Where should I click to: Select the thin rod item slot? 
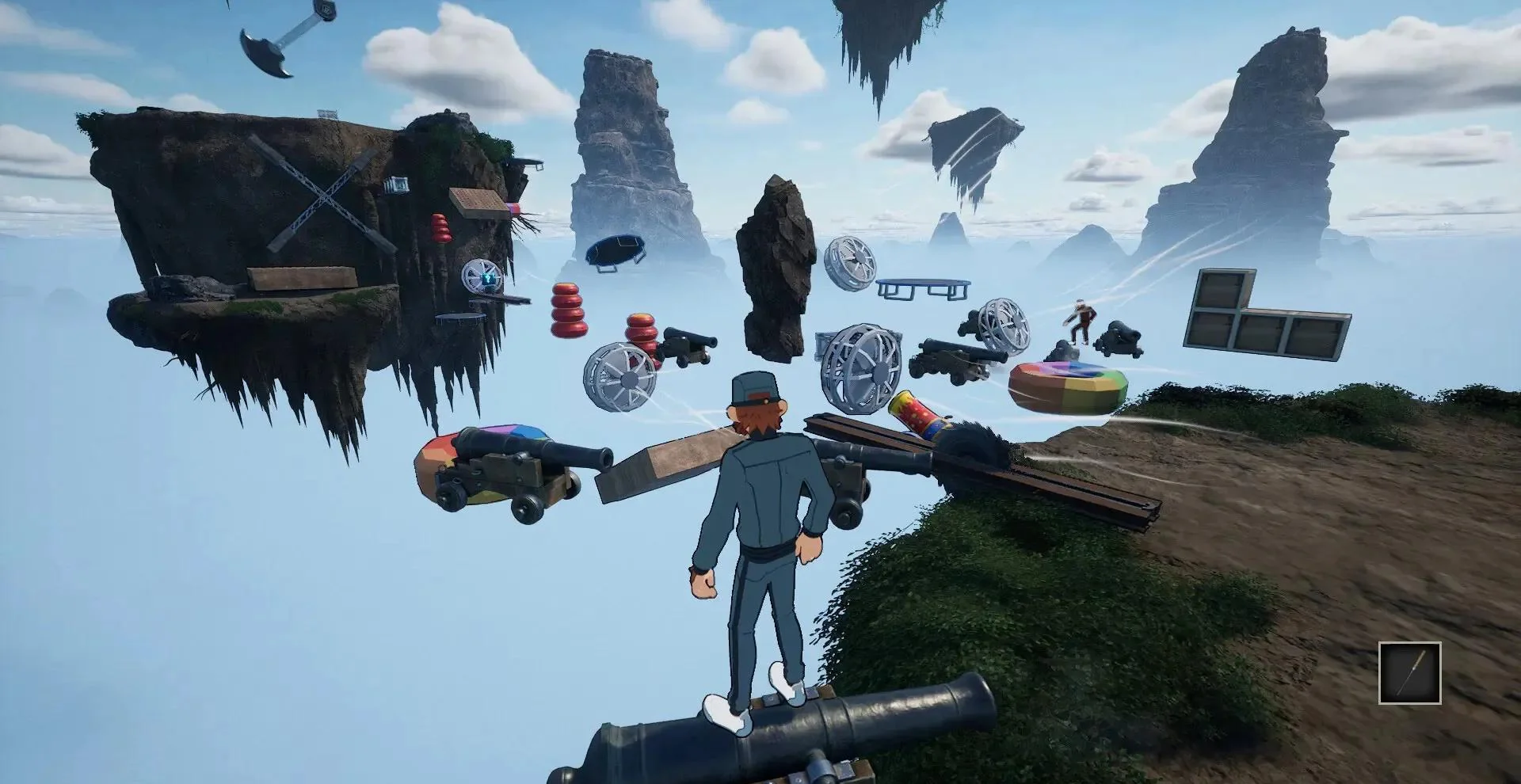pos(1409,672)
